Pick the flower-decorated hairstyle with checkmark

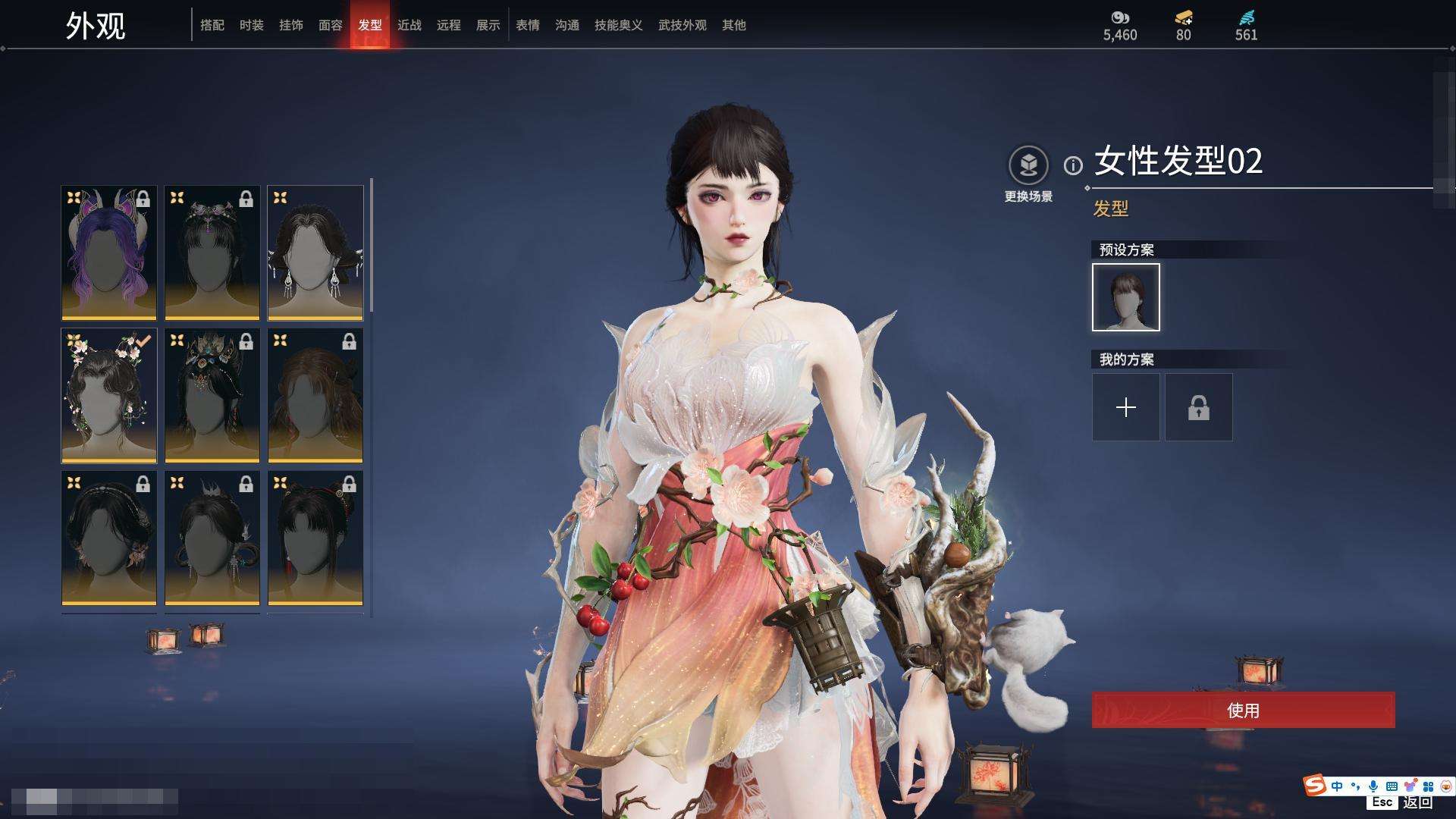109,395
